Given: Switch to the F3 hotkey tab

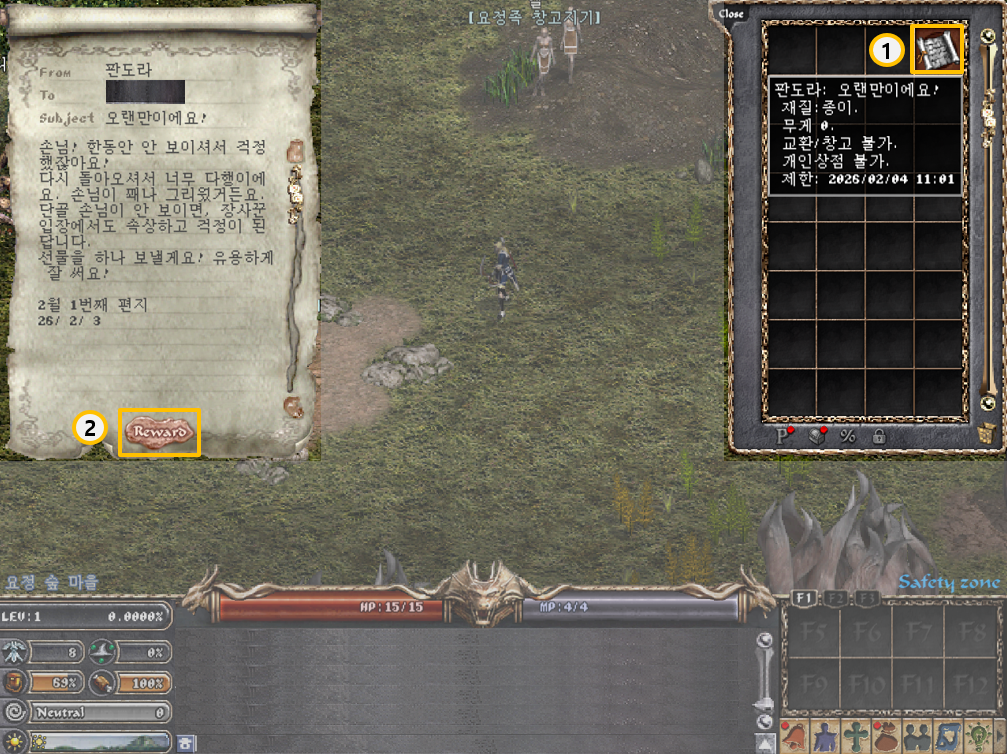Looking at the screenshot, I should click(x=865, y=598).
